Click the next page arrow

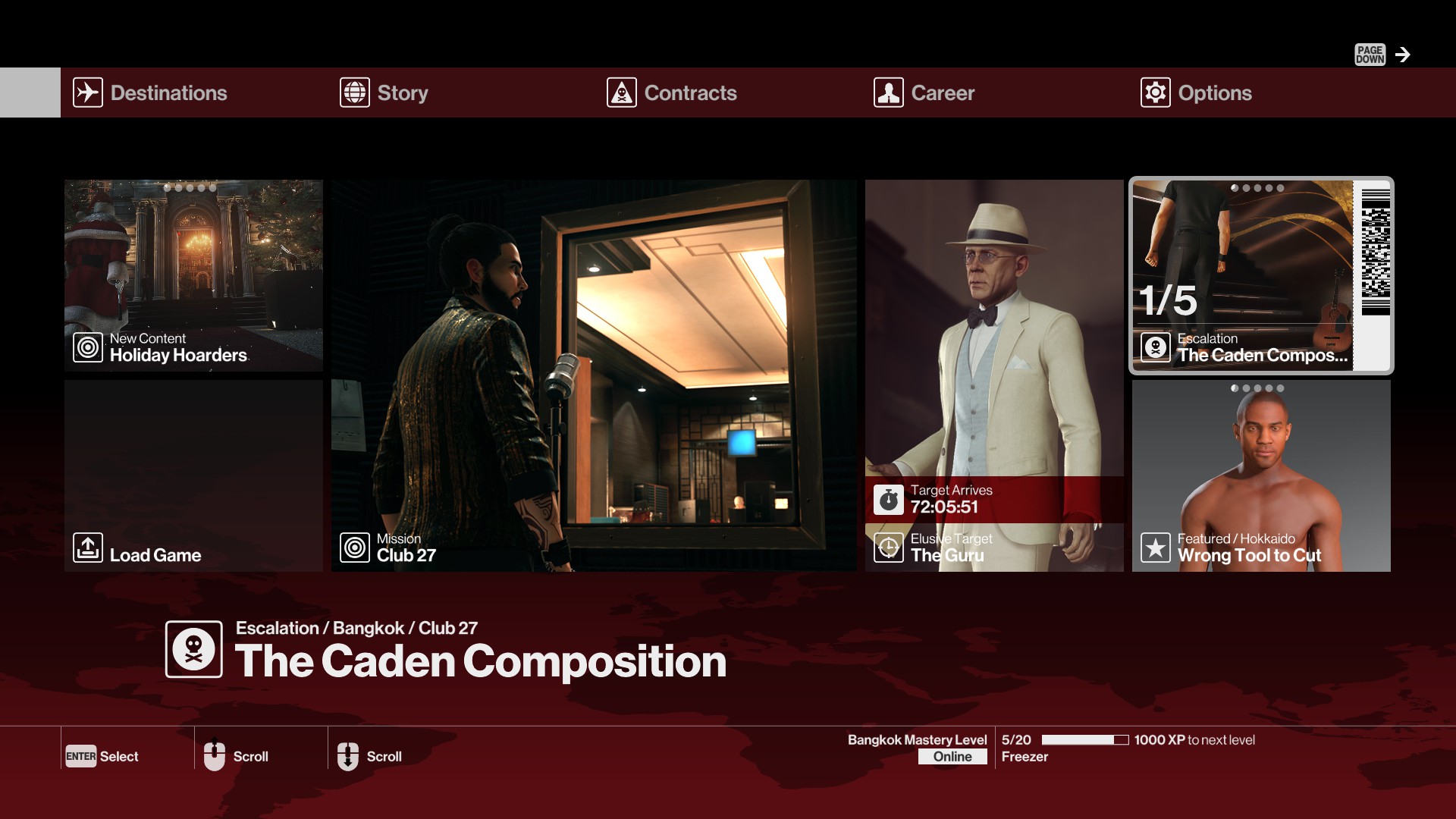[1403, 55]
